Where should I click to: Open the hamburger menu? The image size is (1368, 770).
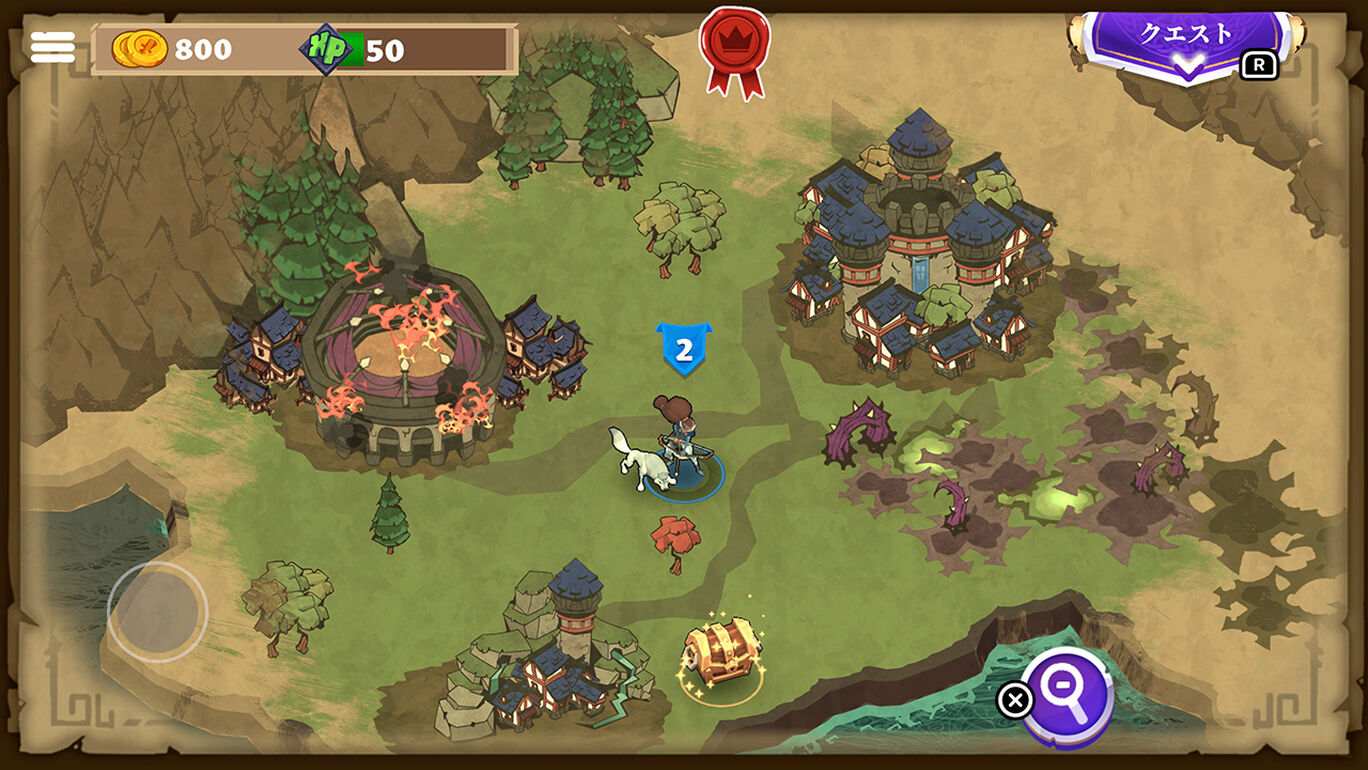(53, 47)
